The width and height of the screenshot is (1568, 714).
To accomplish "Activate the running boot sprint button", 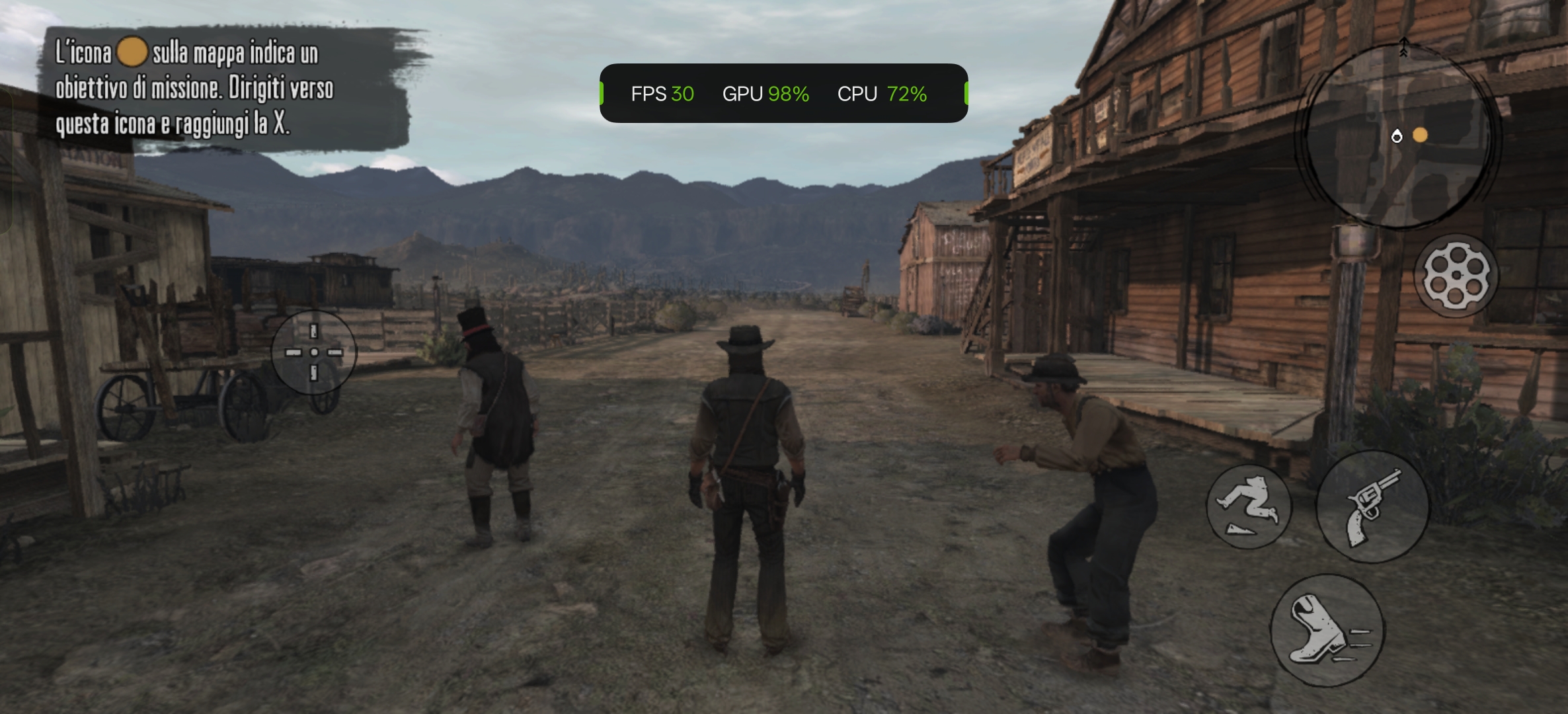I will tap(1326, 630).
